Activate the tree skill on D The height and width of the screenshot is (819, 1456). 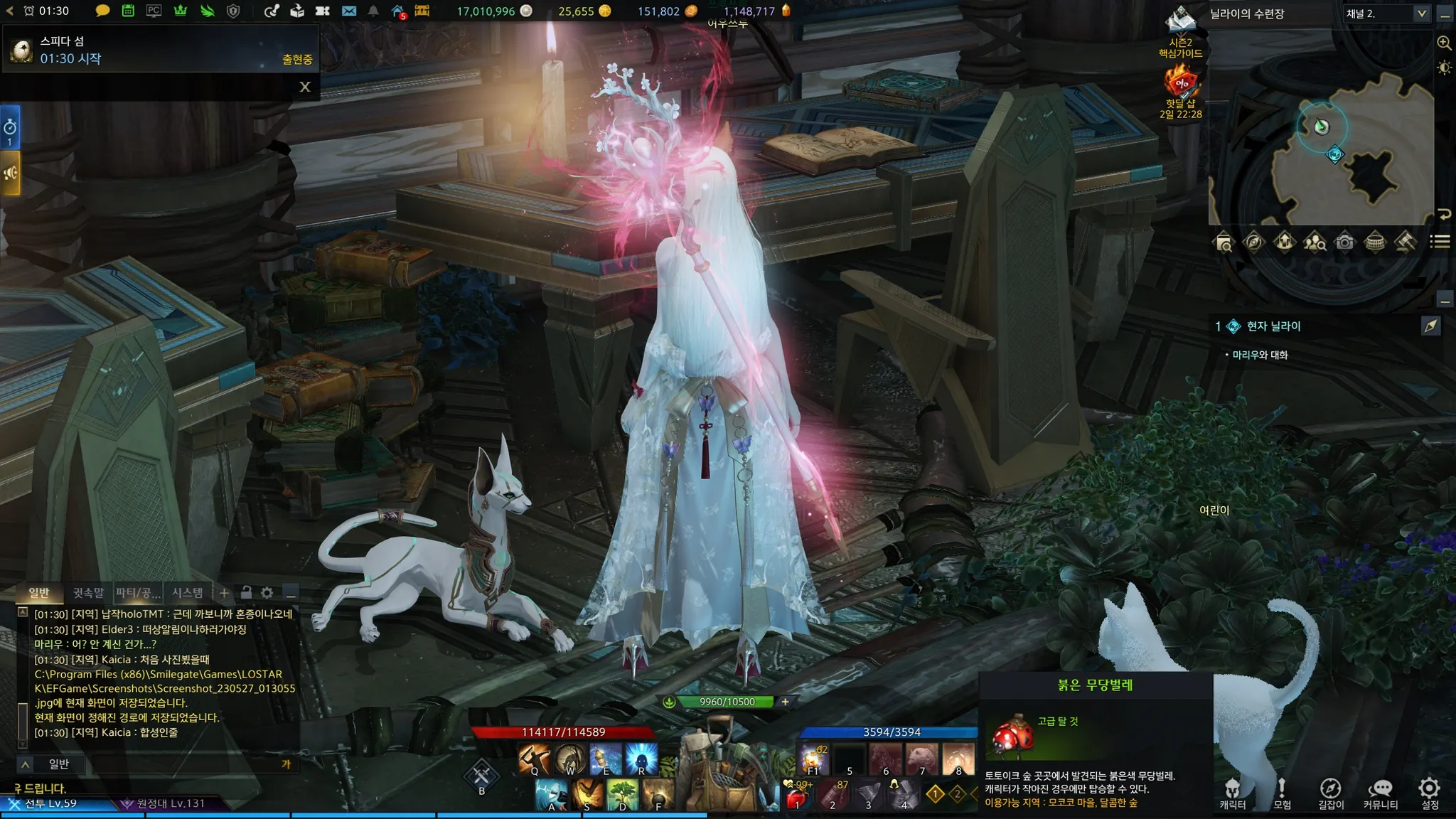point(623,794)
